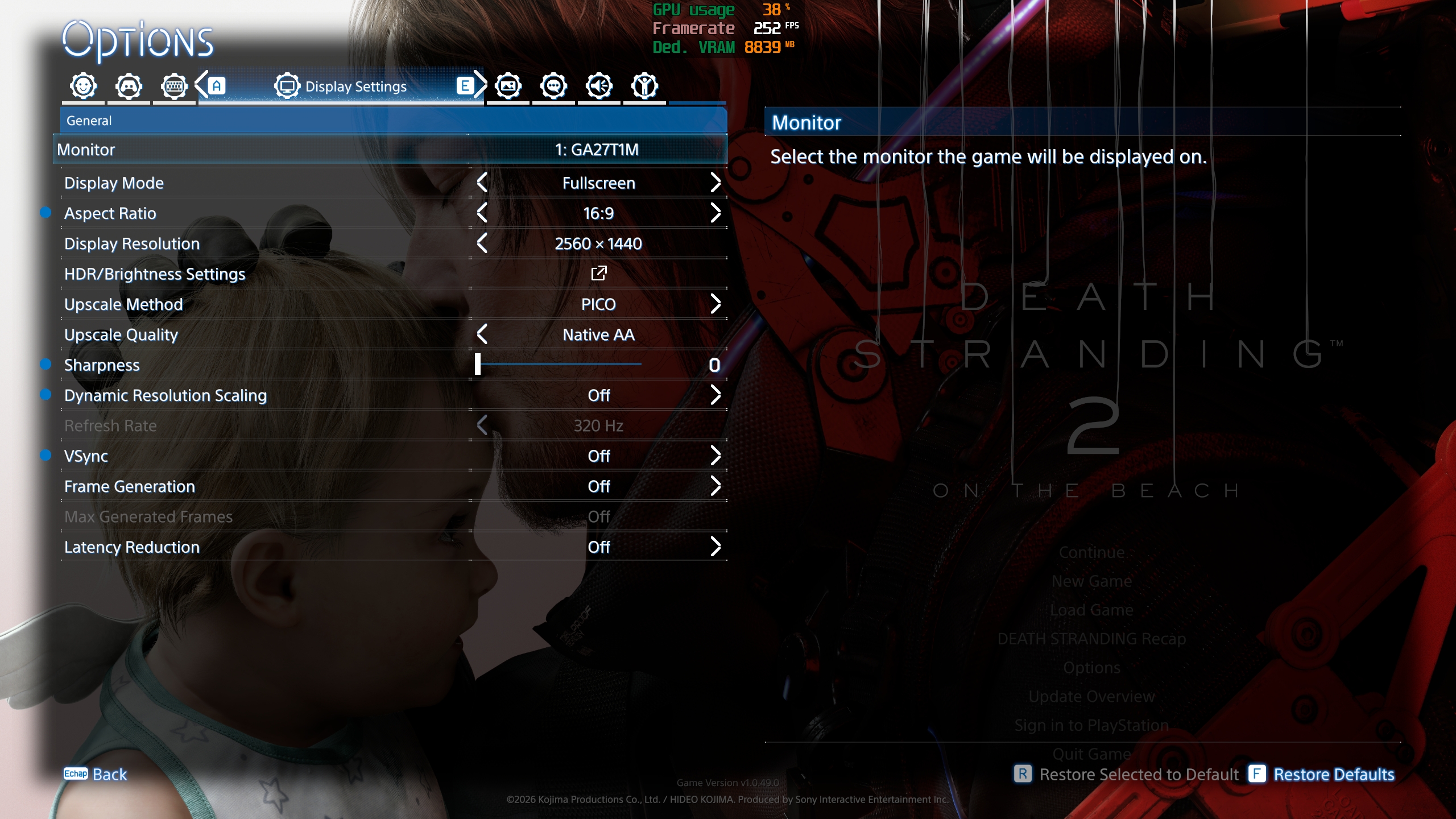
Task: Open the general settings tab (smiley gear icon)
Action: click(x=82, y=85)
